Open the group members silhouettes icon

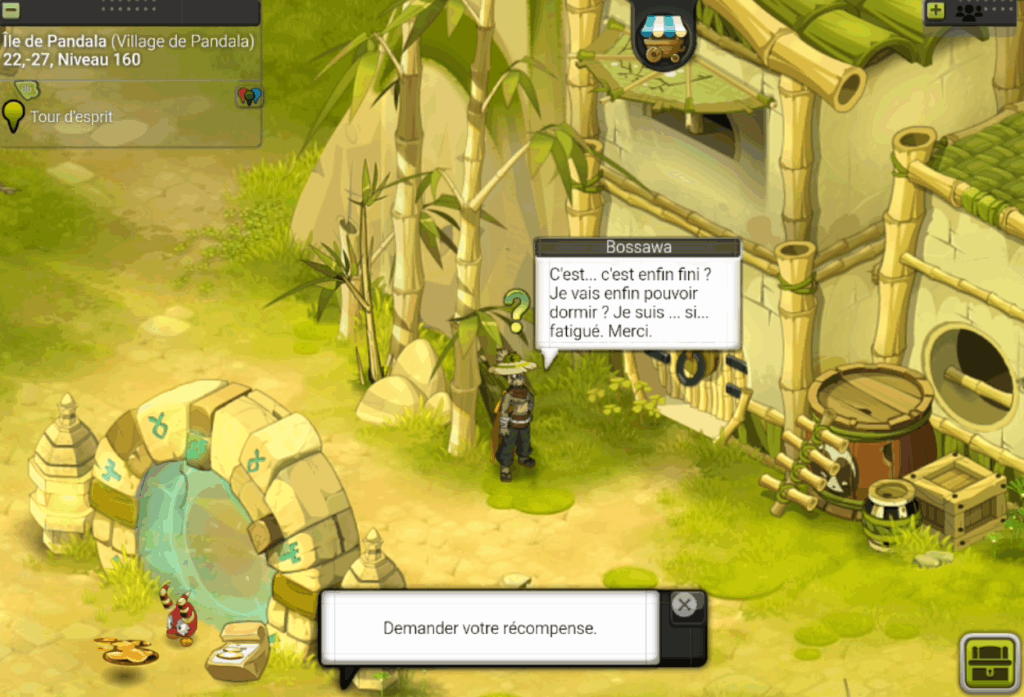point(969,12)
